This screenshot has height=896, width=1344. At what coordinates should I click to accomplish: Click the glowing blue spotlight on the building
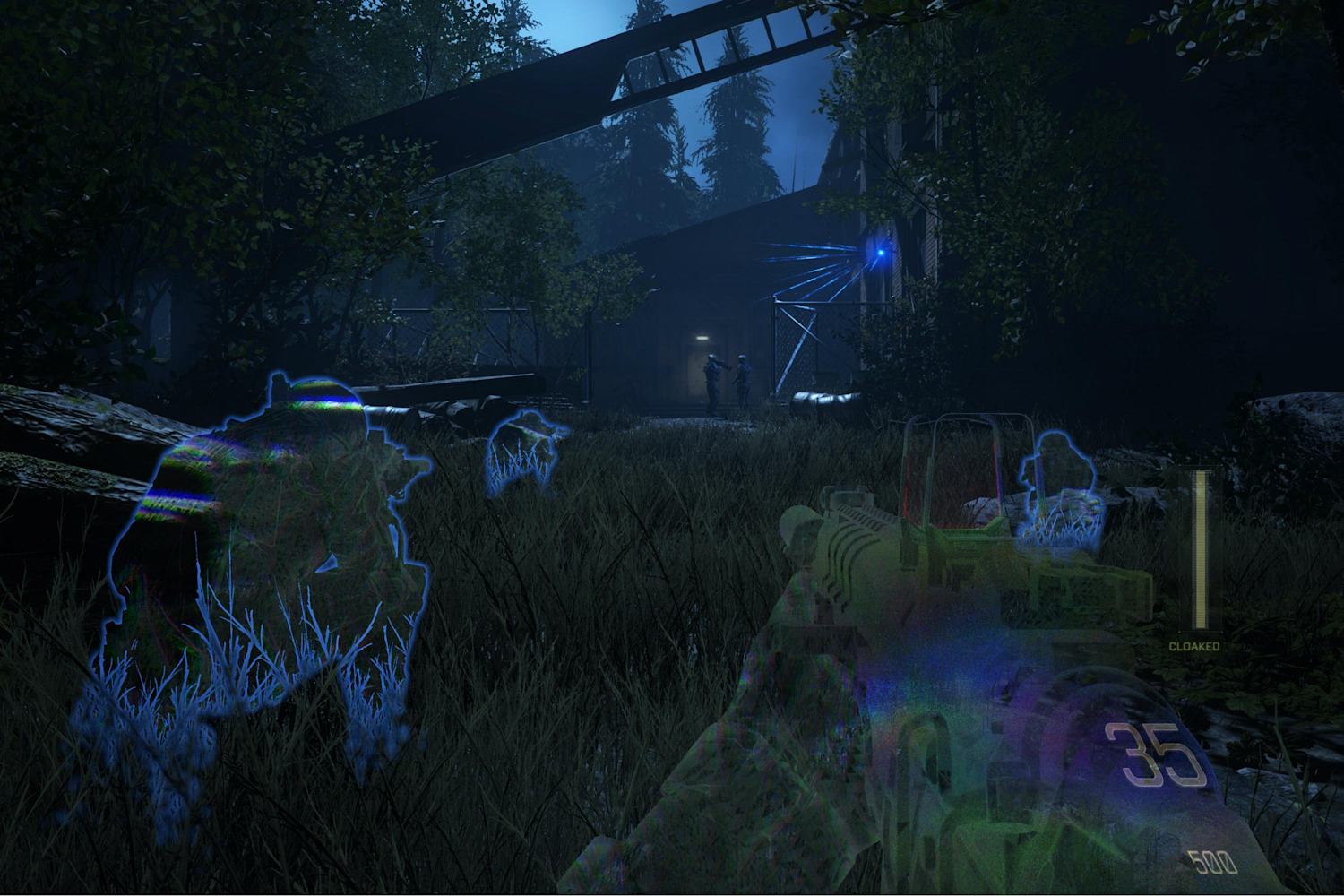(x=879, y=254)
